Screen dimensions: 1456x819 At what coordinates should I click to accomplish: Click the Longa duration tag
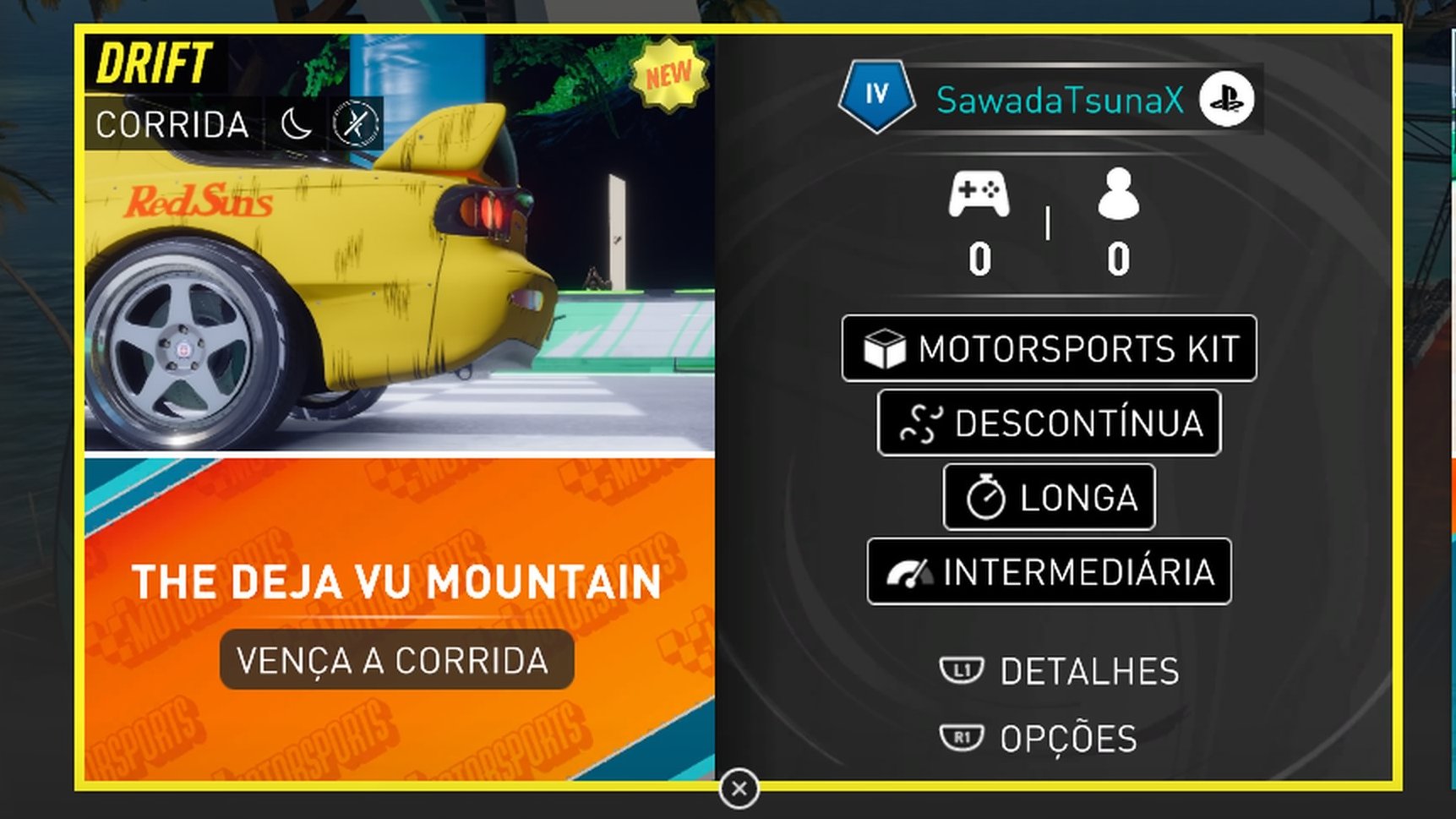coord(1049,497)
